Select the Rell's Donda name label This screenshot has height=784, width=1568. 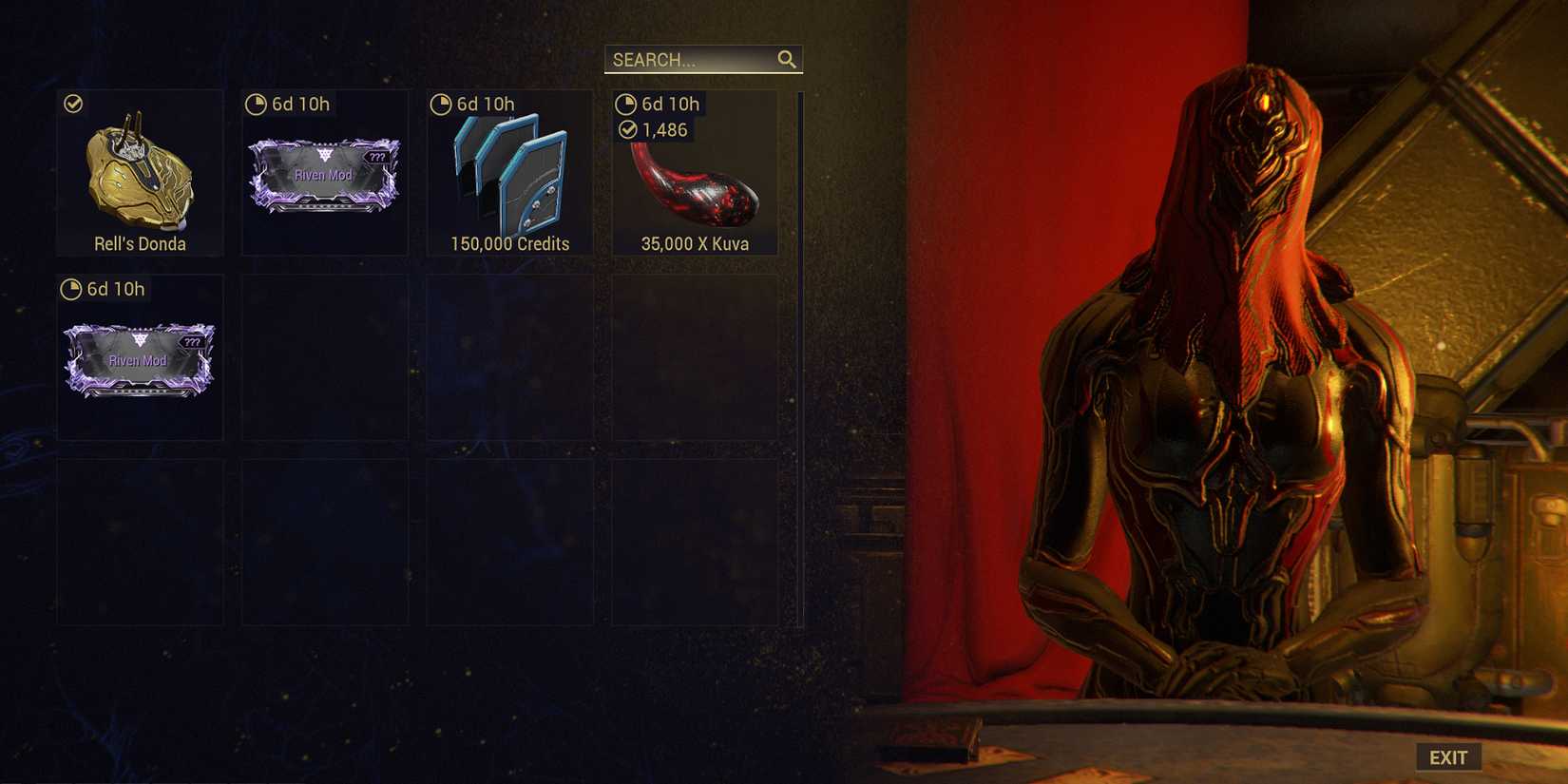click(x=139, y=243)
